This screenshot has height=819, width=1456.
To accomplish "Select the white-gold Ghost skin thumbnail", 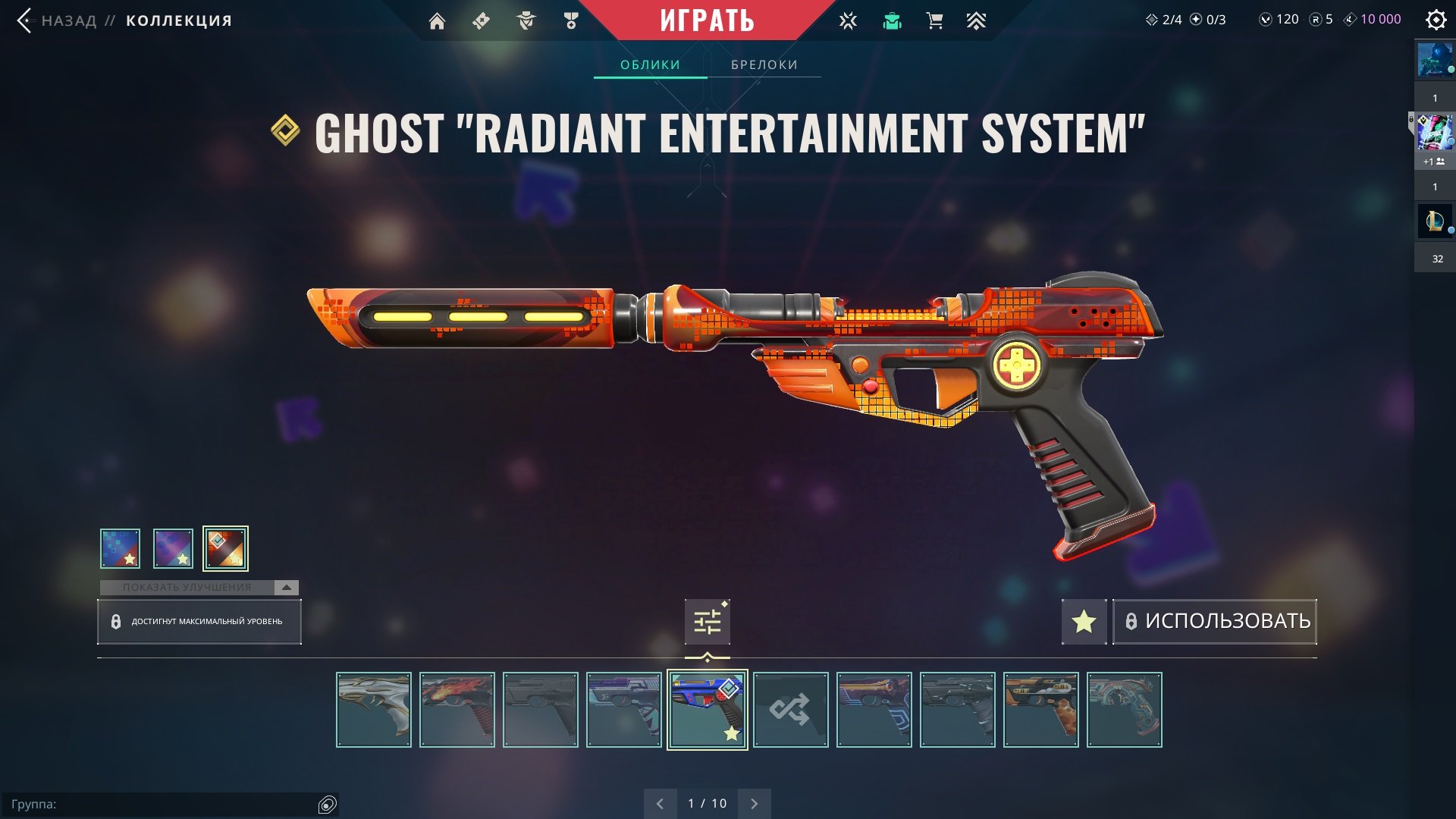I will tap(374, 710).
